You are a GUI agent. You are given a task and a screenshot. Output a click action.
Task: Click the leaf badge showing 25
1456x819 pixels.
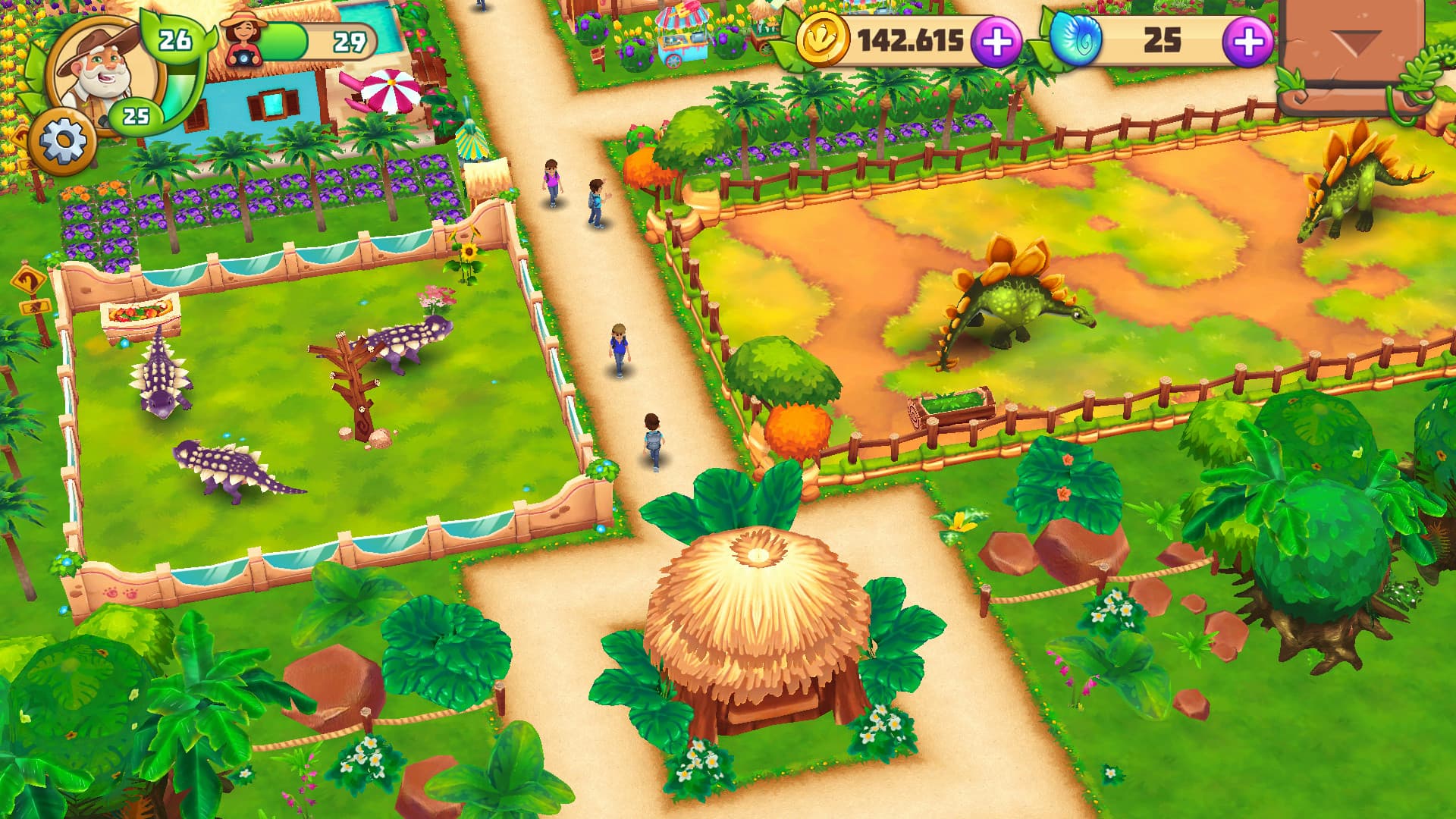(136, 114)
